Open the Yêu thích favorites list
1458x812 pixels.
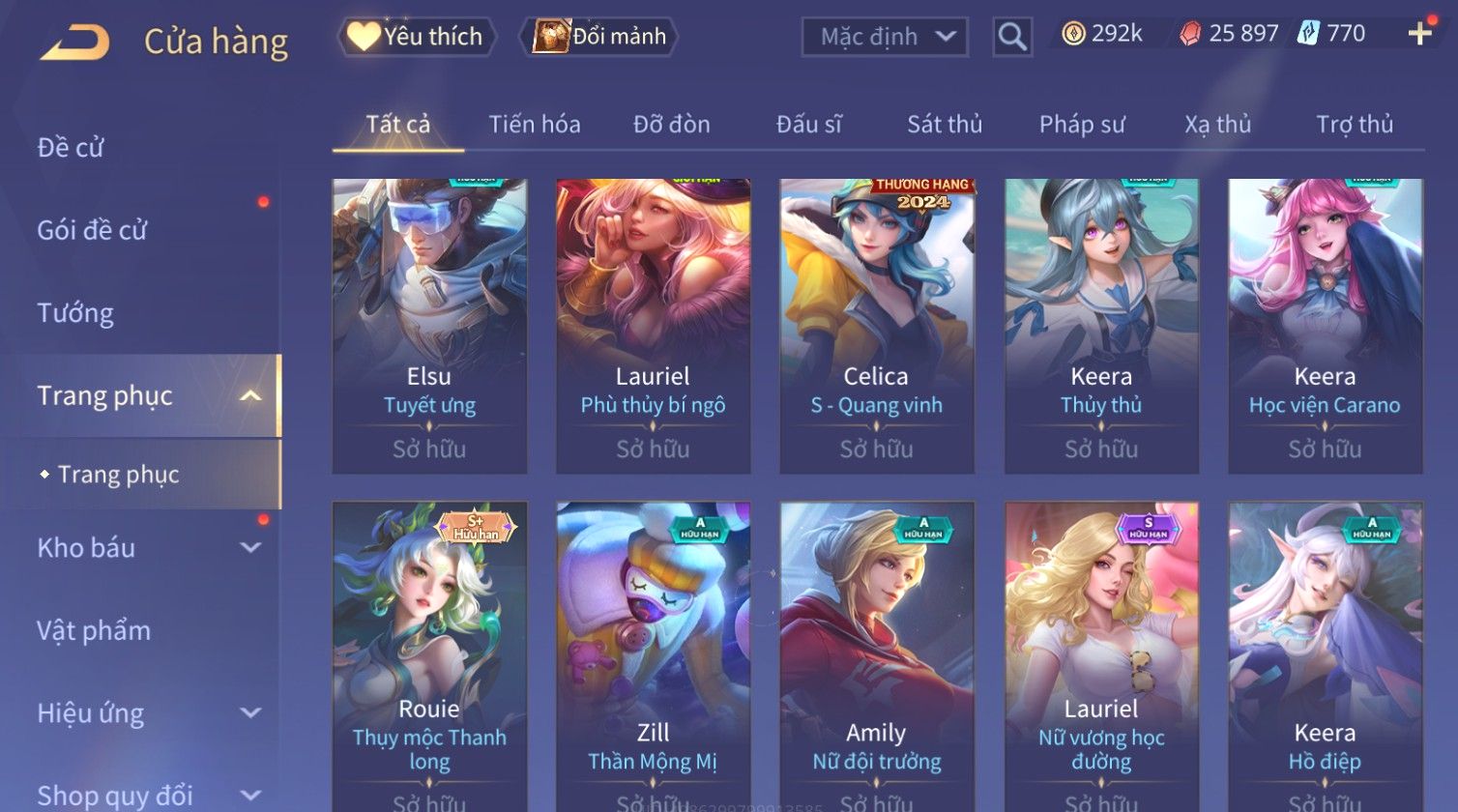tap(417, 37)
